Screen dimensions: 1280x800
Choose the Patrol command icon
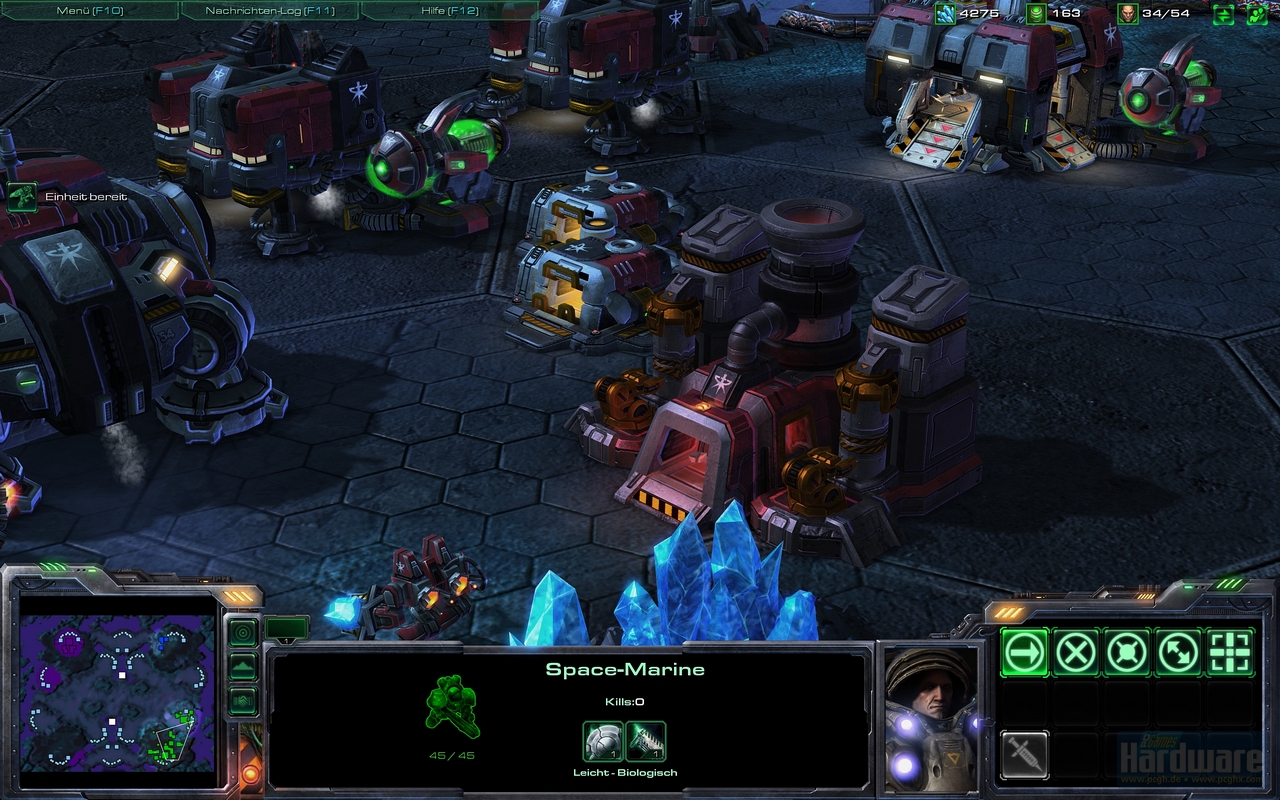(1179, 653)
